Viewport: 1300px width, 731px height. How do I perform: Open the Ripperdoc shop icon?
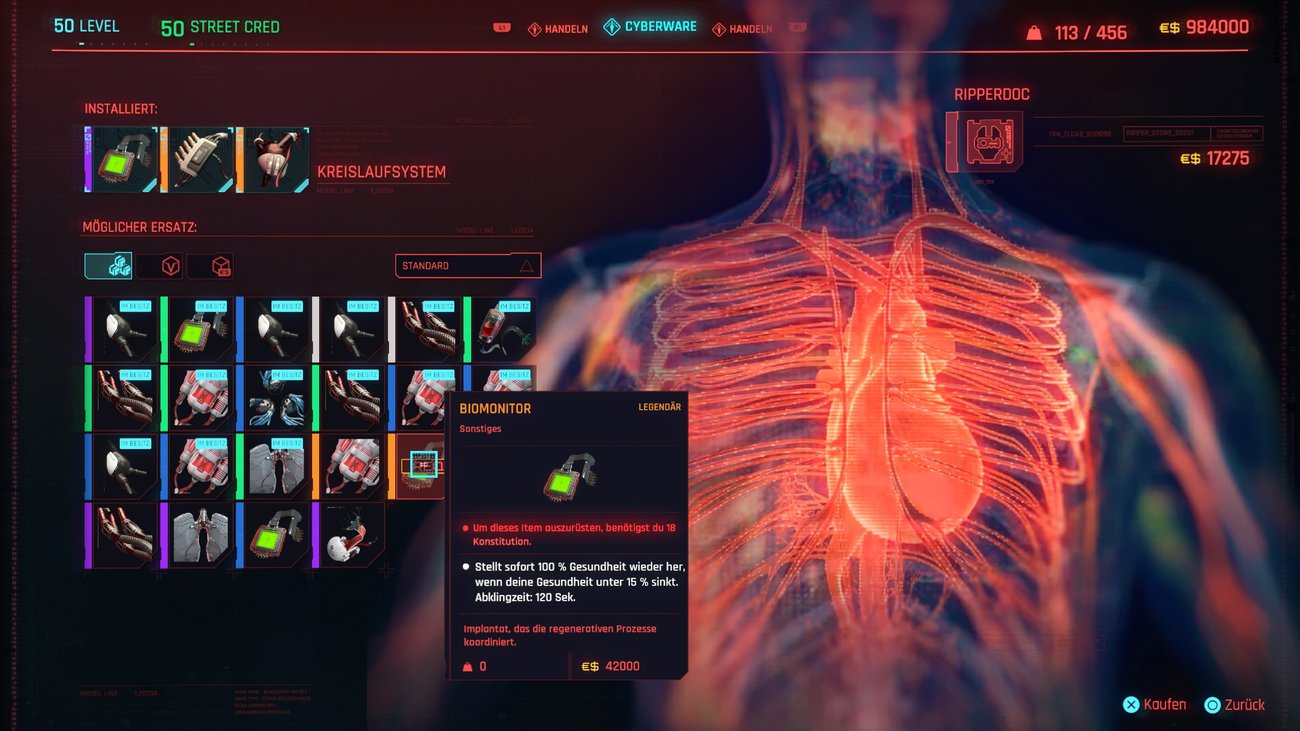click(x=982, y=140)
